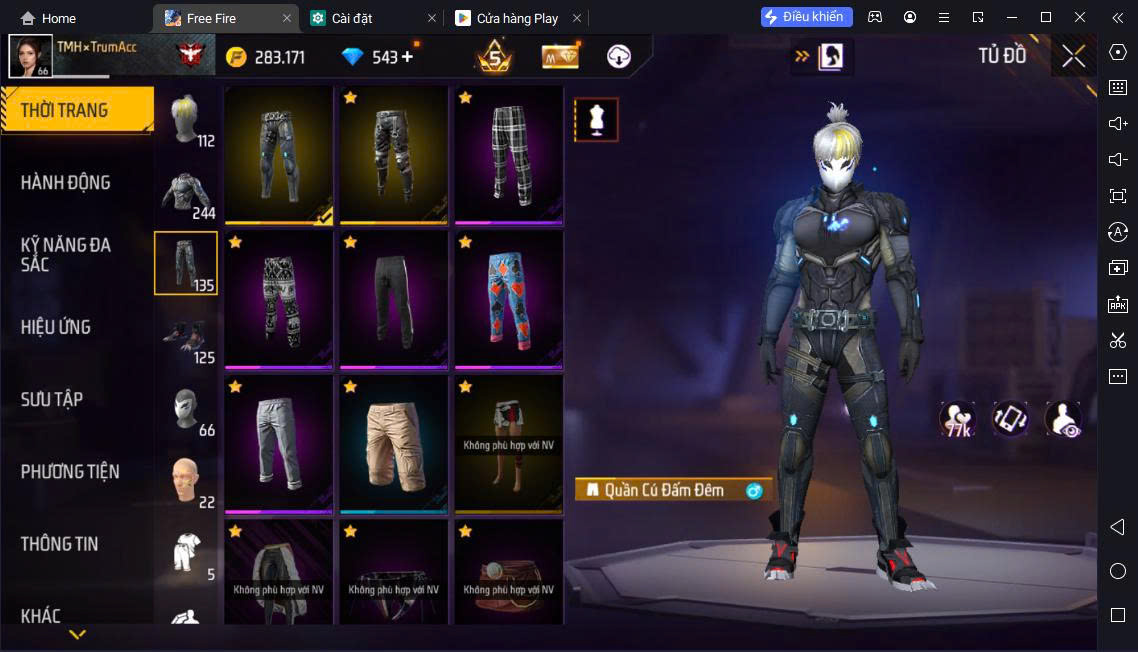Switch to the Cửa hàng Play tab

(518, 18)
